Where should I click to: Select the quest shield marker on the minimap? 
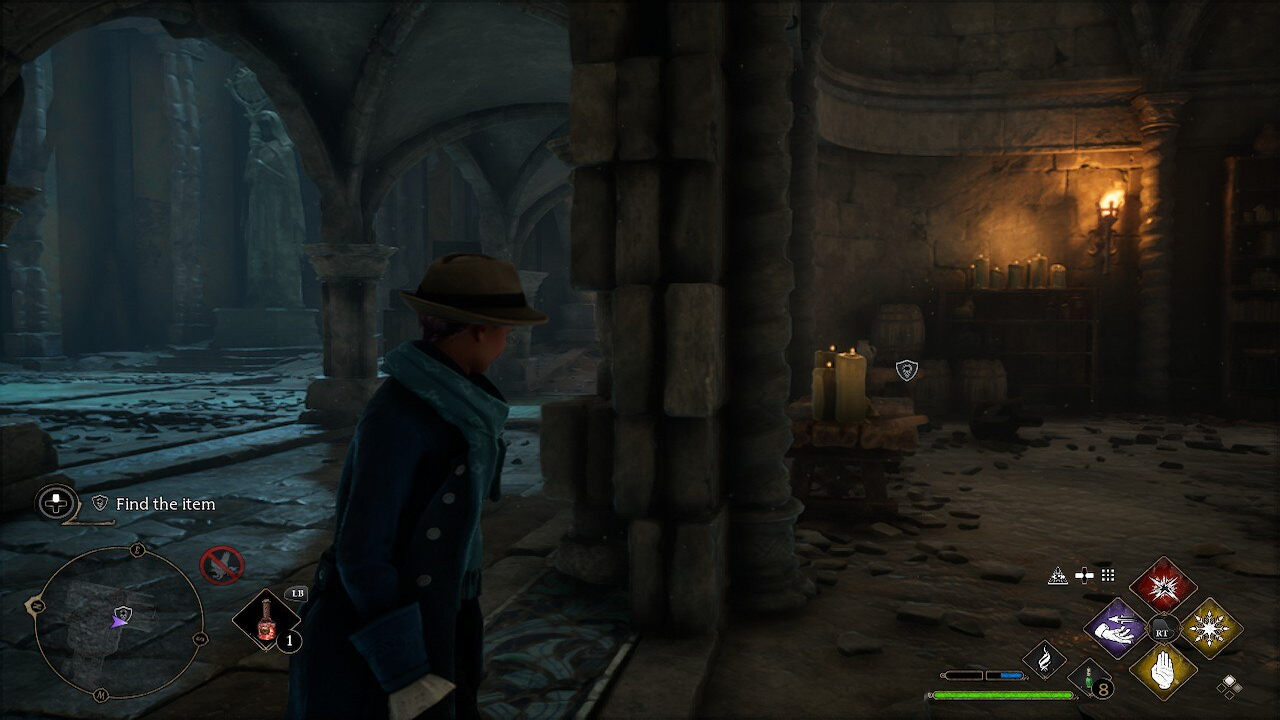[123, 612]
